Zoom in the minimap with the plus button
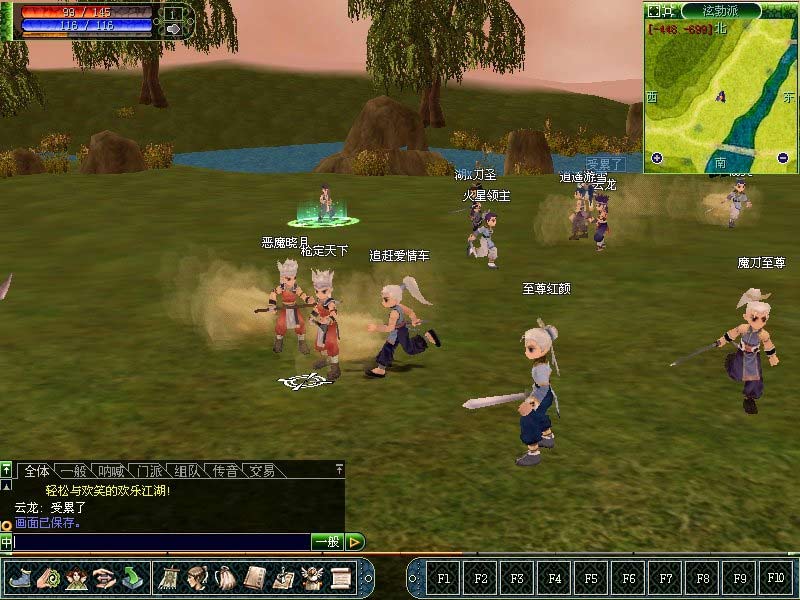Viewport: 800px width, 600px height. [x=657, y=158]
